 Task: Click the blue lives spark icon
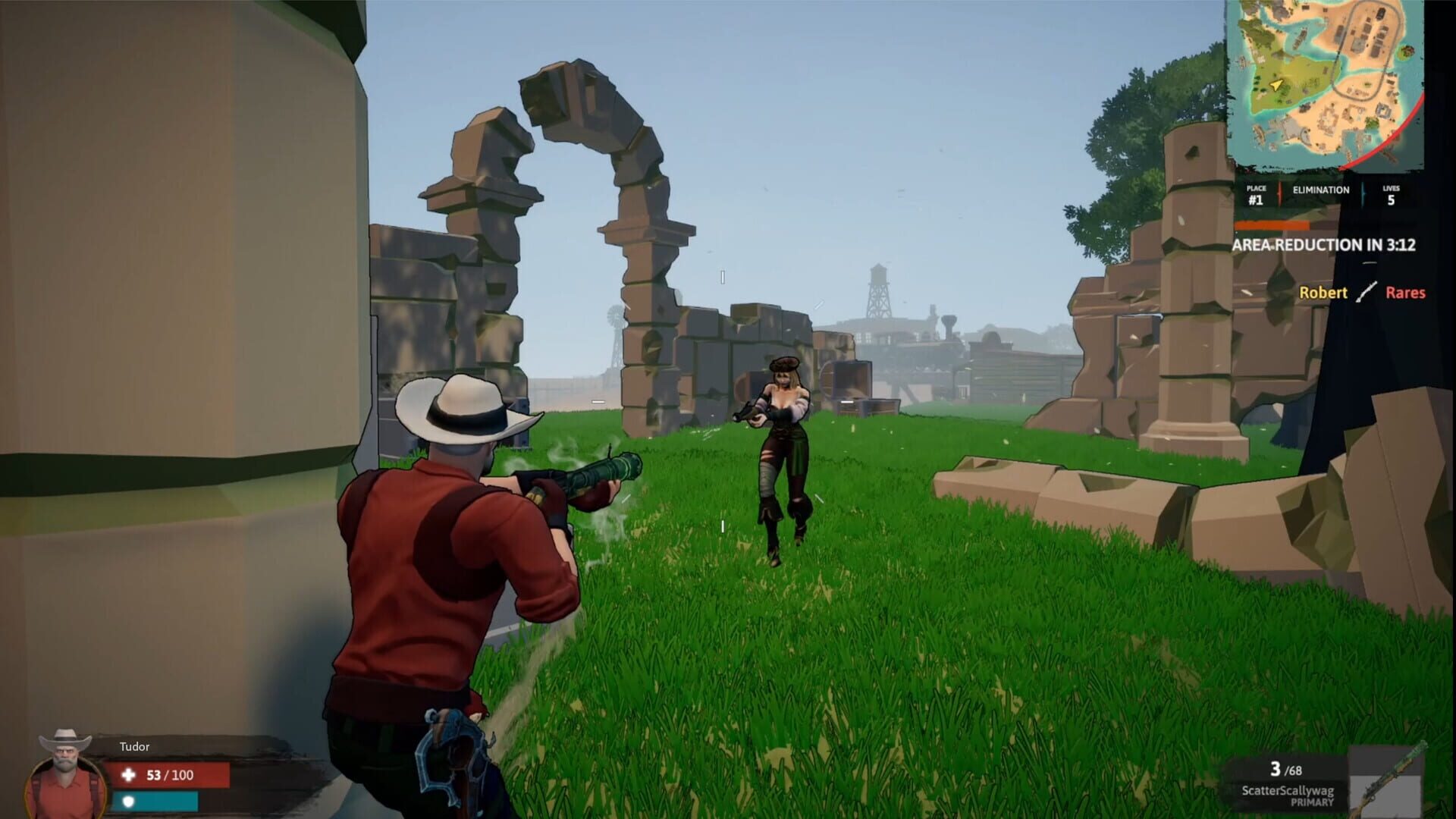[x=1363, y=195]
